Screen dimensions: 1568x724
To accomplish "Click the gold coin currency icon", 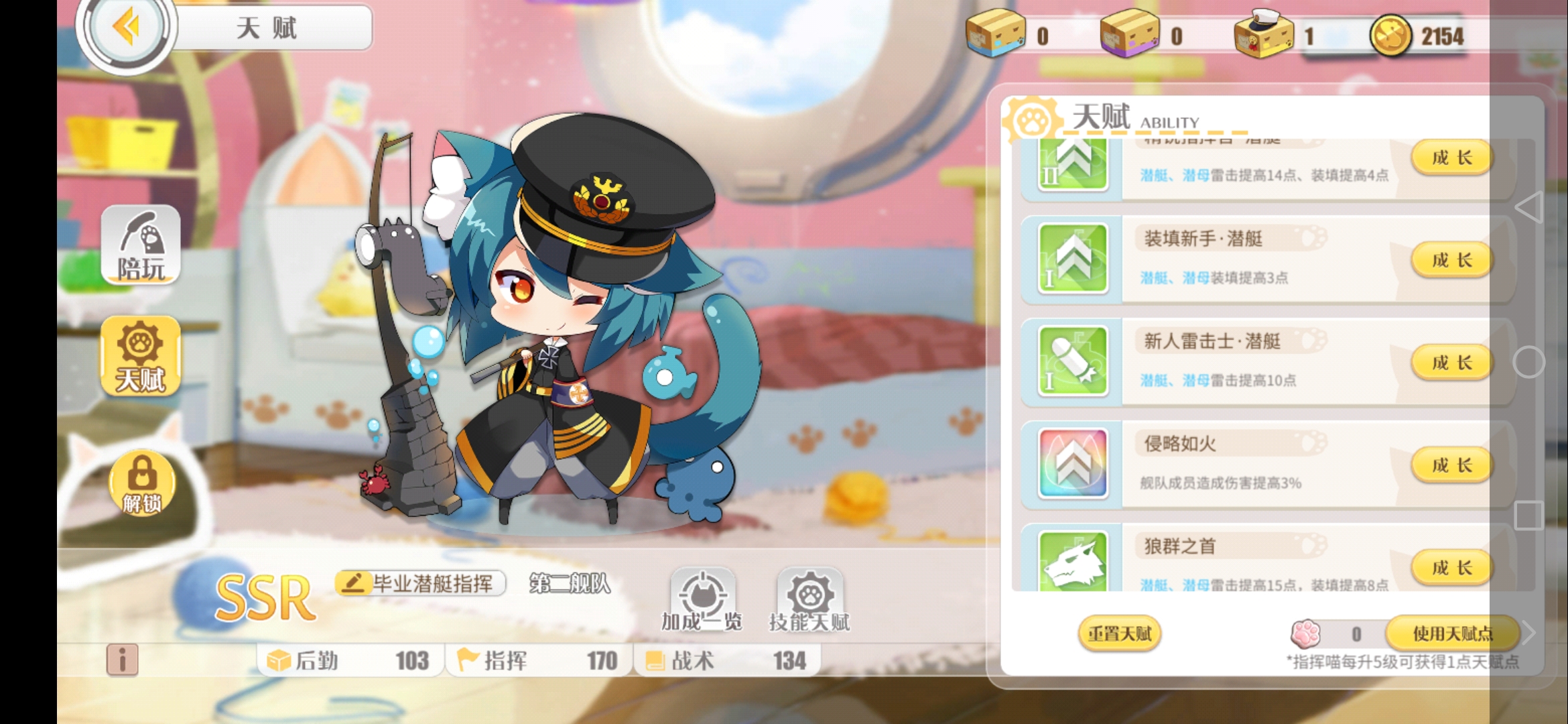I will click(1388, 37).
